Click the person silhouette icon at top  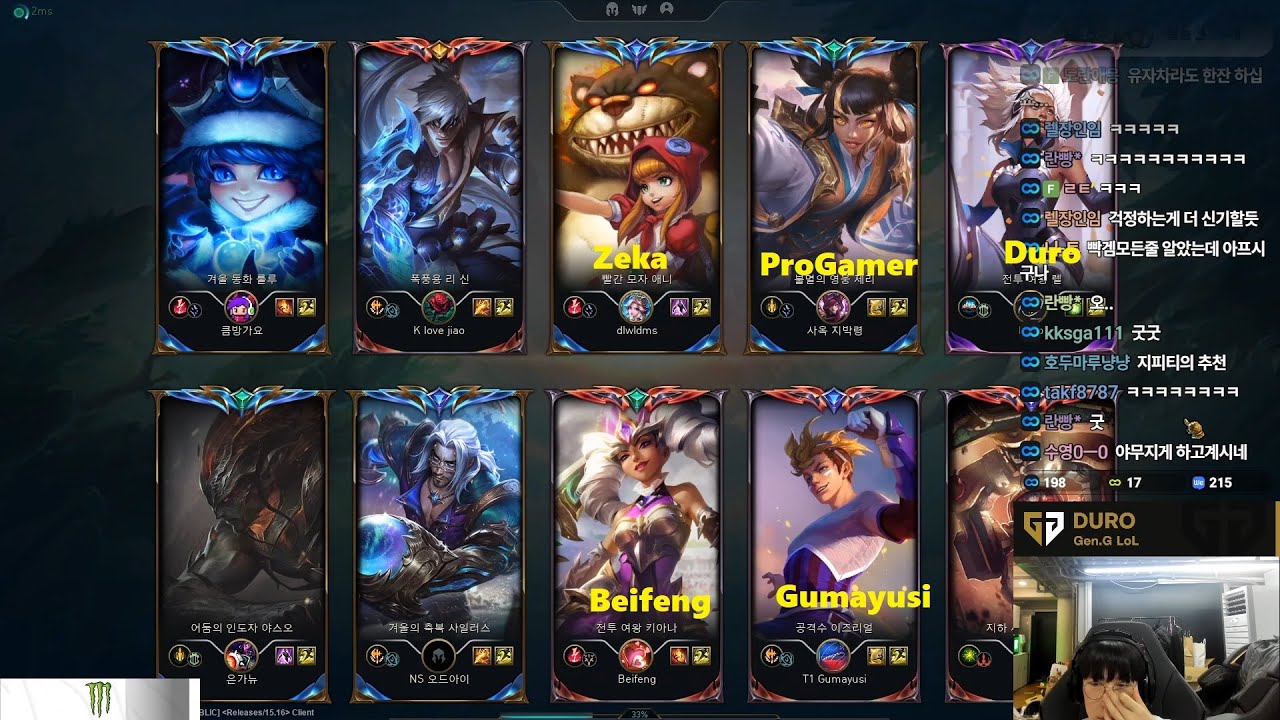pyautogui.click(x=667, y=9)
